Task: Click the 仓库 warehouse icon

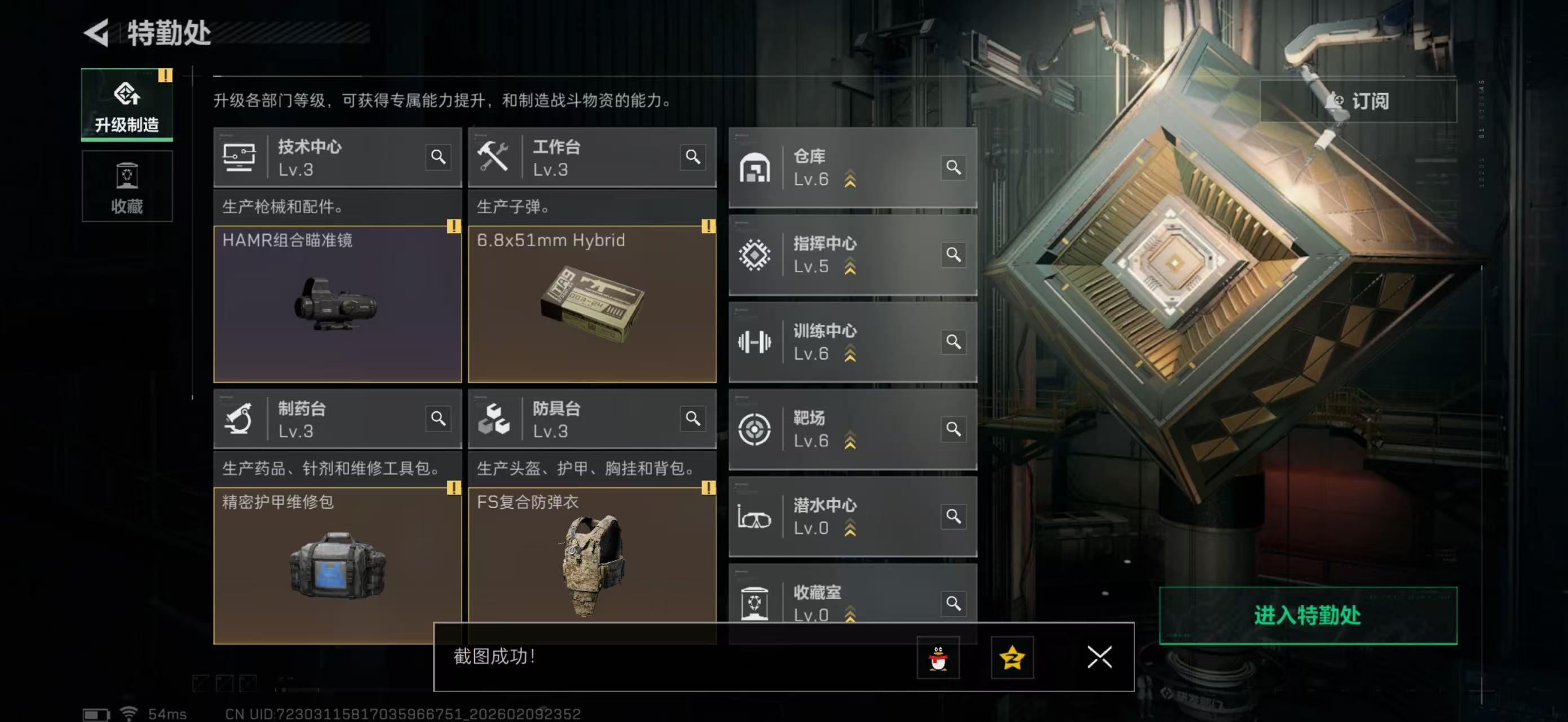Action: [755, 167]
